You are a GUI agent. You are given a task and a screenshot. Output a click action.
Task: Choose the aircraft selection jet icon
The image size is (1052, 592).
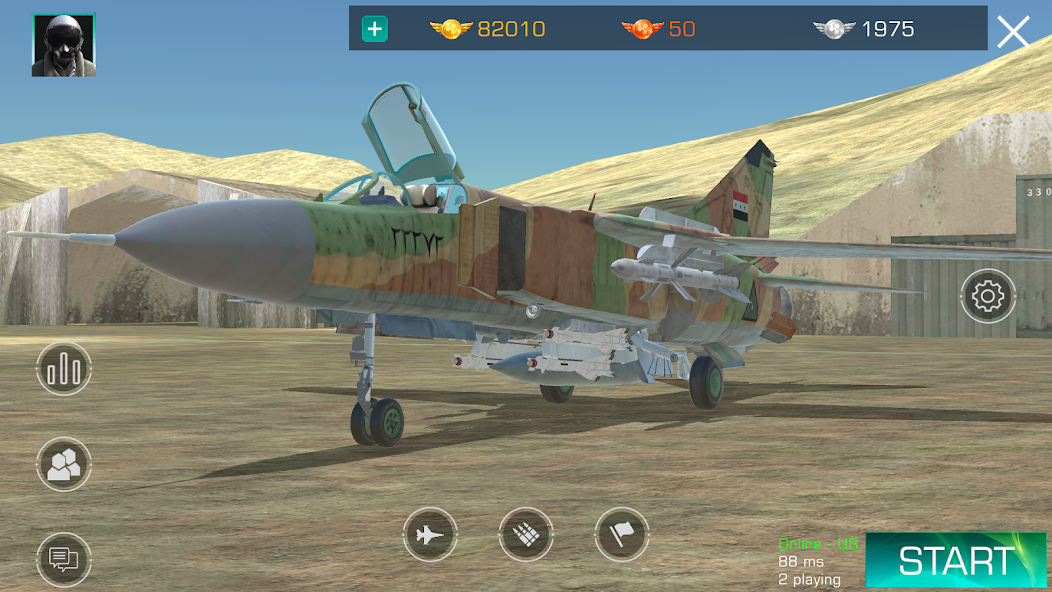click(430, 536)
